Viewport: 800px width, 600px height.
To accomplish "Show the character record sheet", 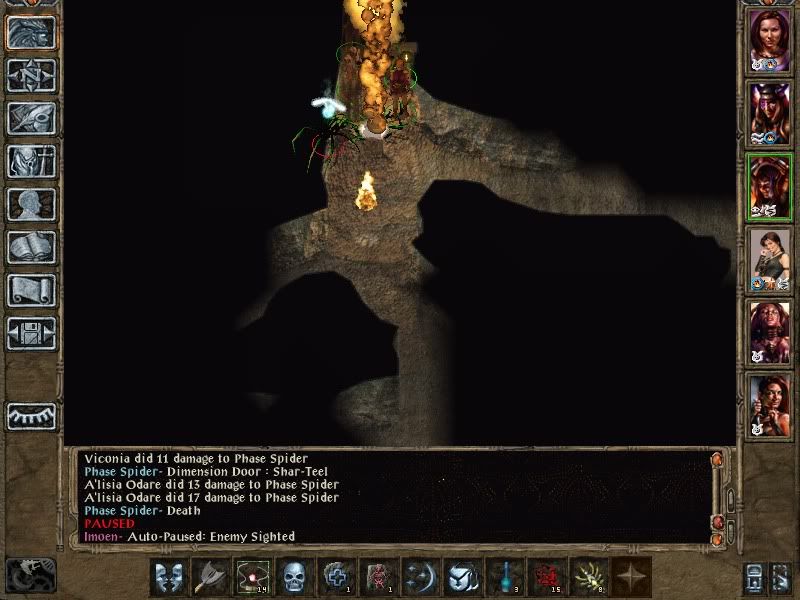I will pyautogui.click(x=32, y=204).
